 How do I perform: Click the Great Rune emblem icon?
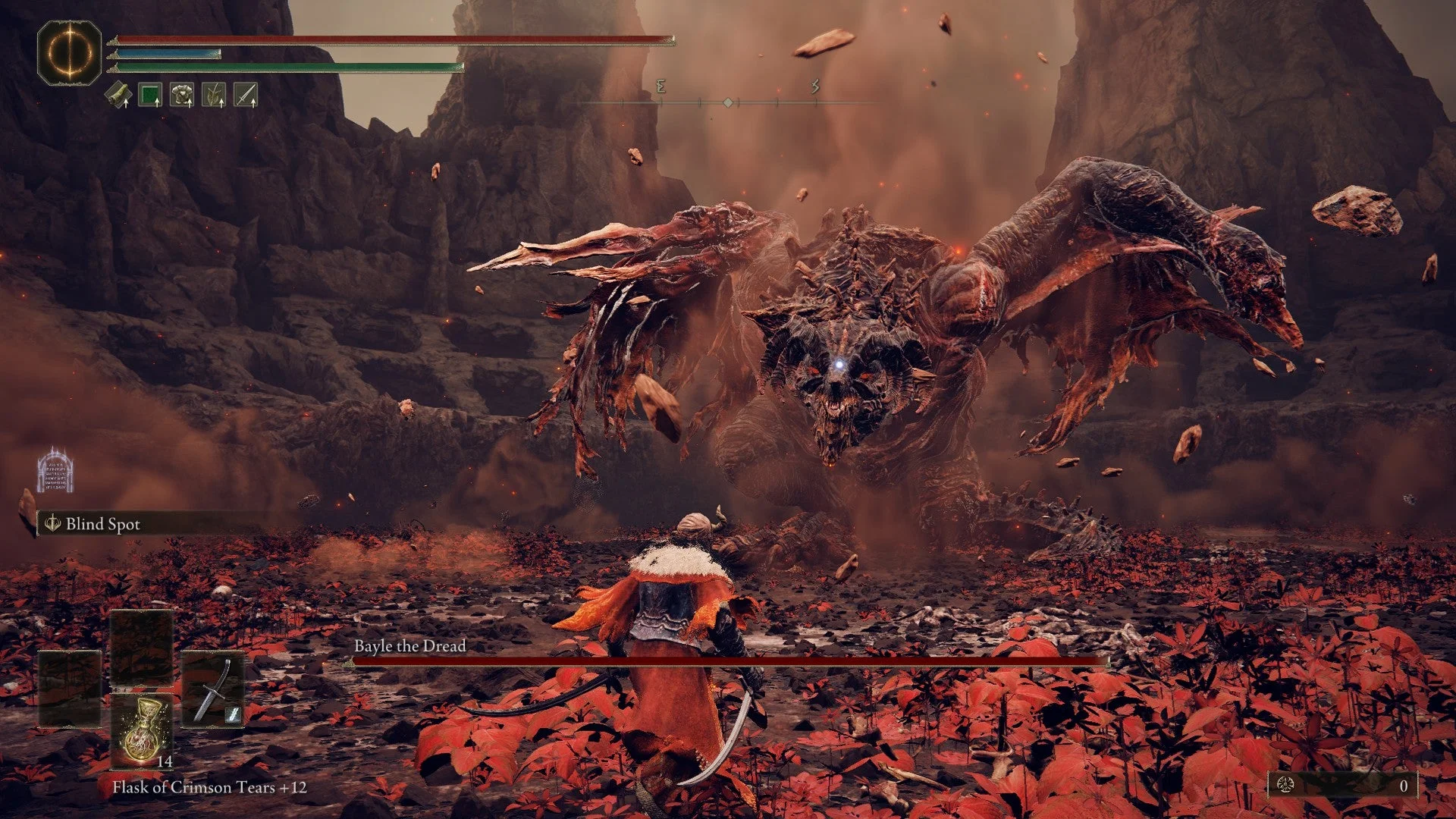70,52
